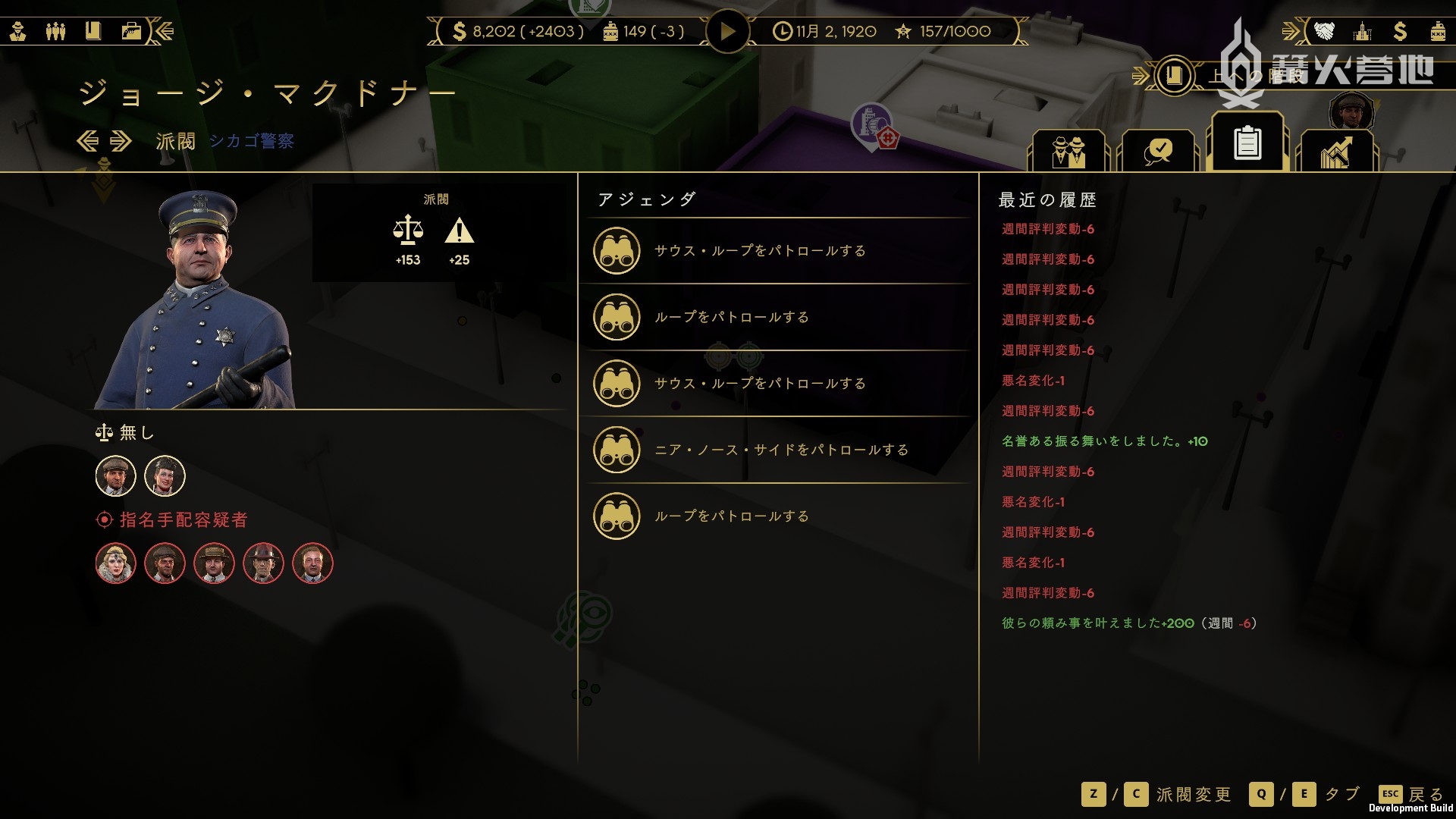Open the mission journal book icon
Image resolution: width=1456 pixels, height=819 pixels.
(x=1174, y=75)
